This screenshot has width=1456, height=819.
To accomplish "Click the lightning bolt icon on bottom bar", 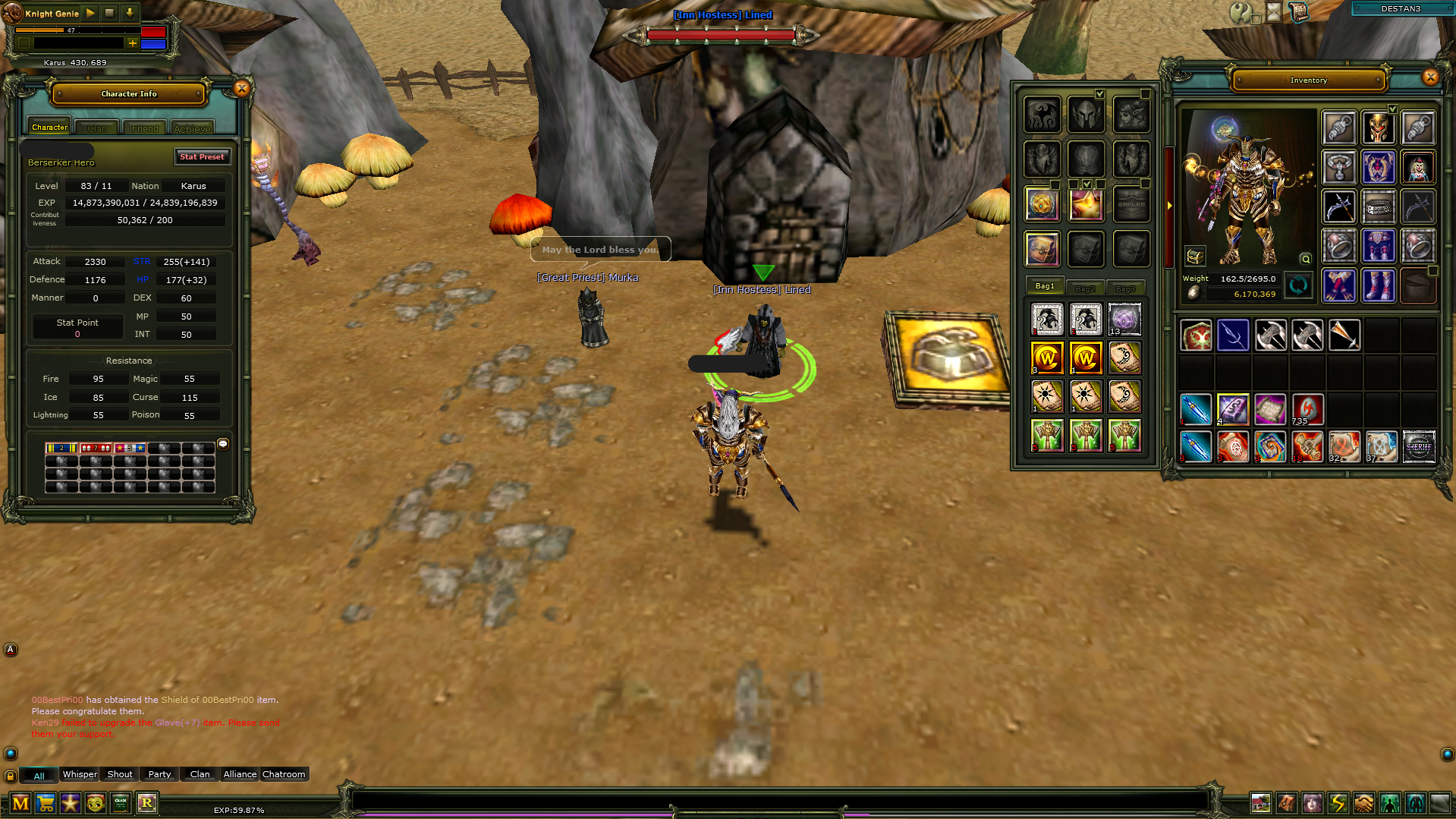I will [x=1338, y=803].
